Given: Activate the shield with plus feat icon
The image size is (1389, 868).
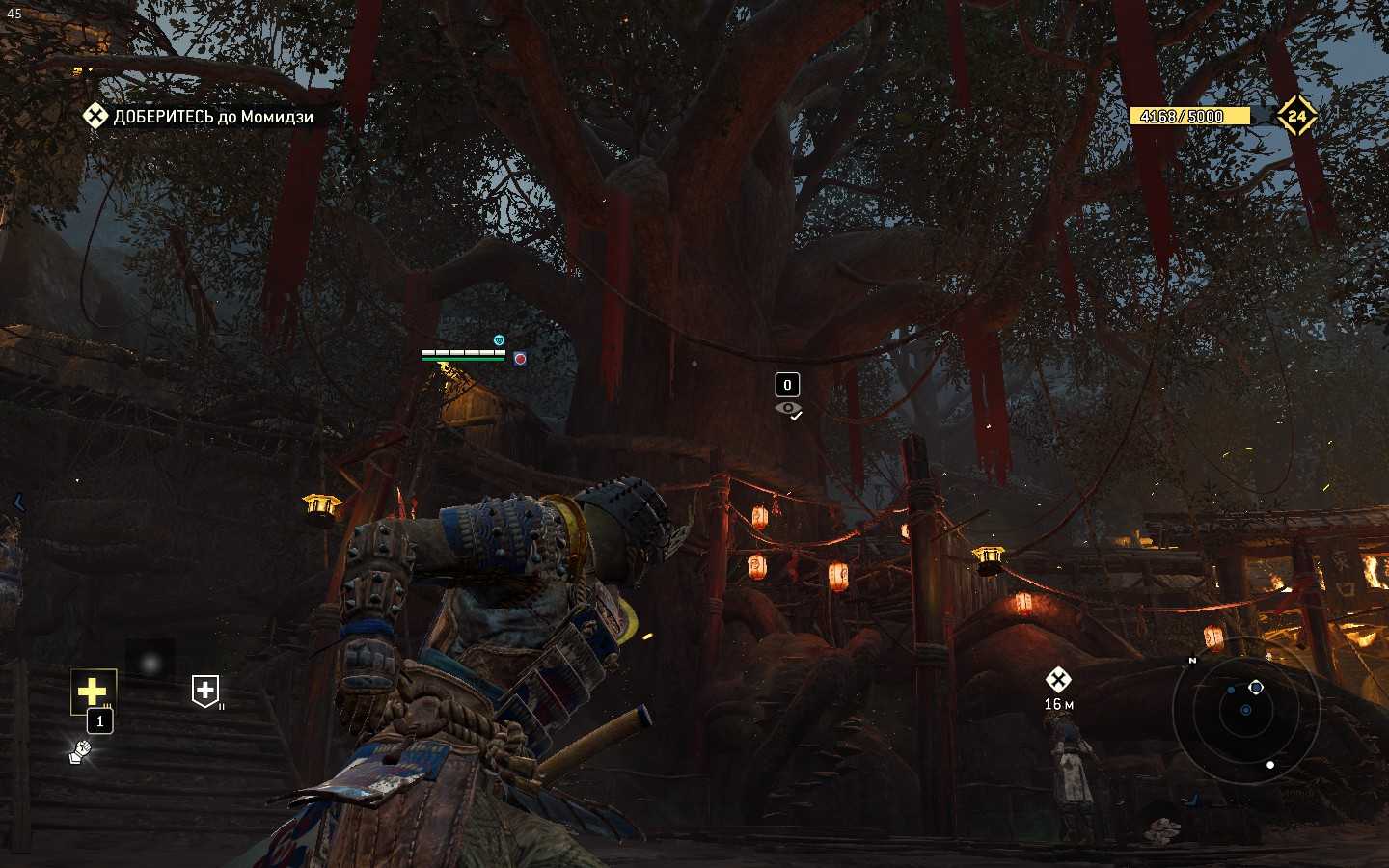Looking at the screenshot, I should (x=204, y=691).
